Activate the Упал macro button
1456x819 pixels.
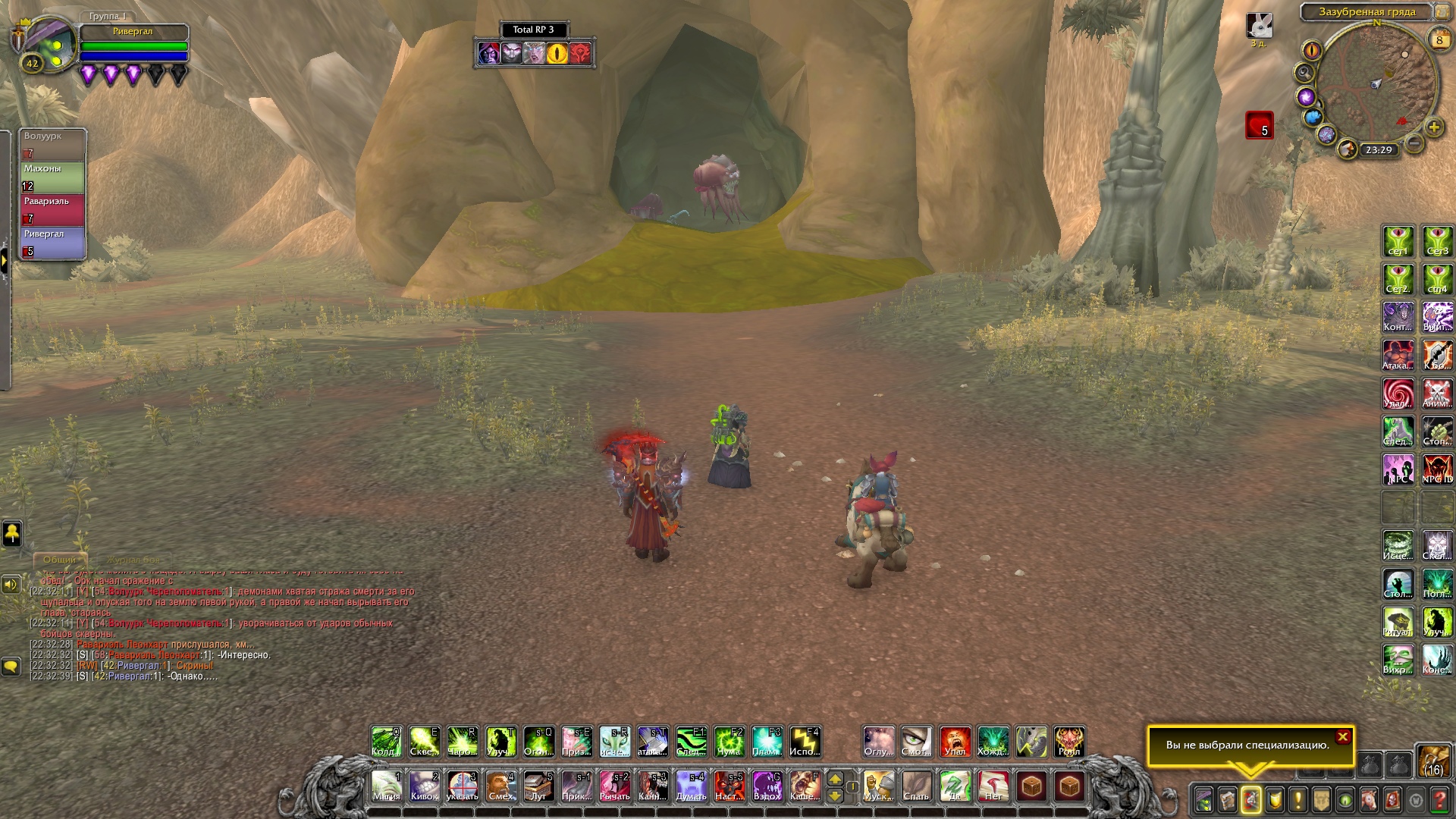(955, 742)
